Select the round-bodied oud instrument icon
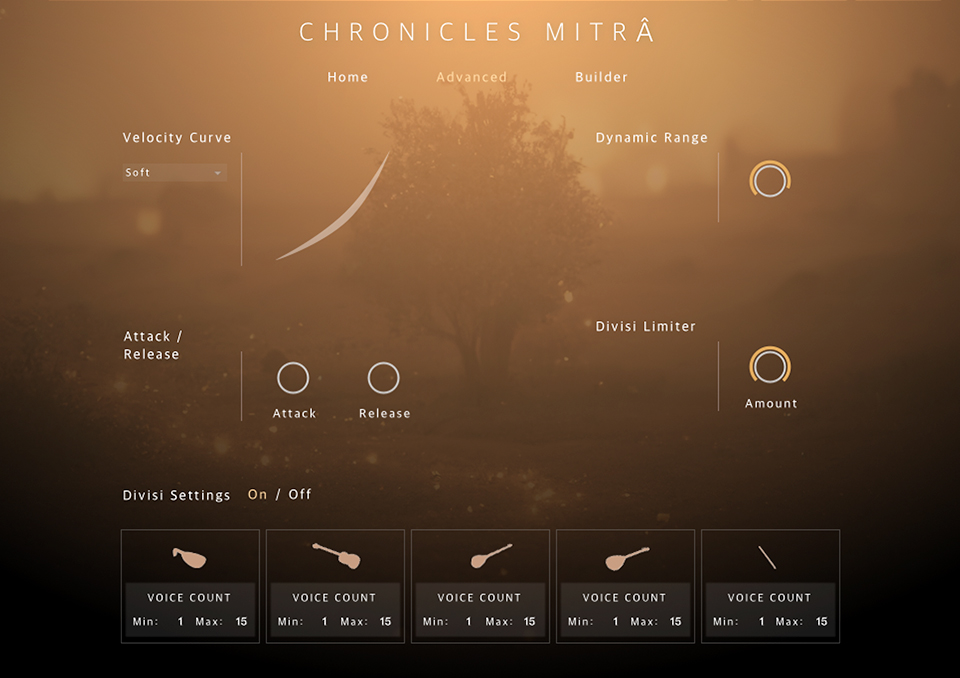Image resolution: width=960 pixels, height=678 pixels. 189,558
